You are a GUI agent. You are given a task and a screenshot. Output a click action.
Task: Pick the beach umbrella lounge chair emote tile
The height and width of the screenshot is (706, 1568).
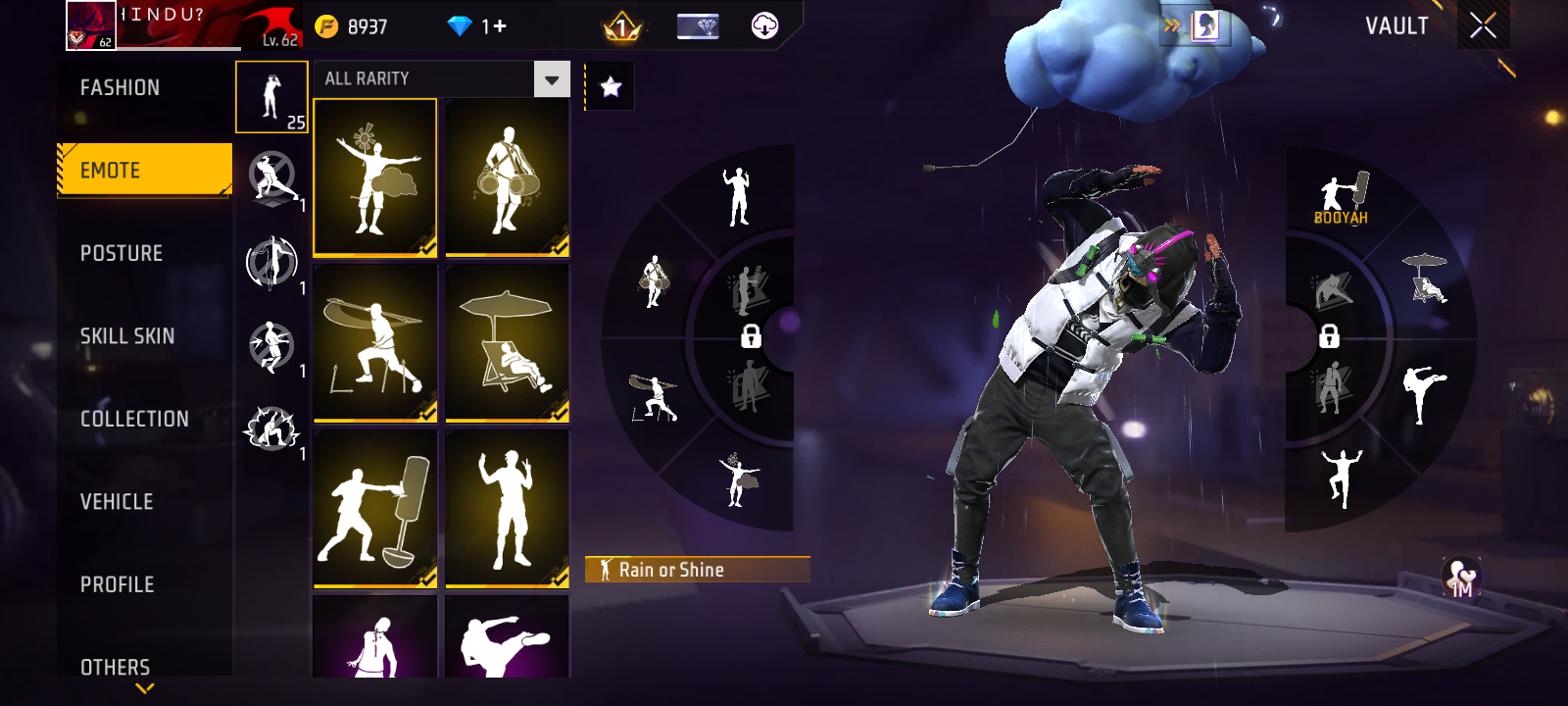click(507, 343)
